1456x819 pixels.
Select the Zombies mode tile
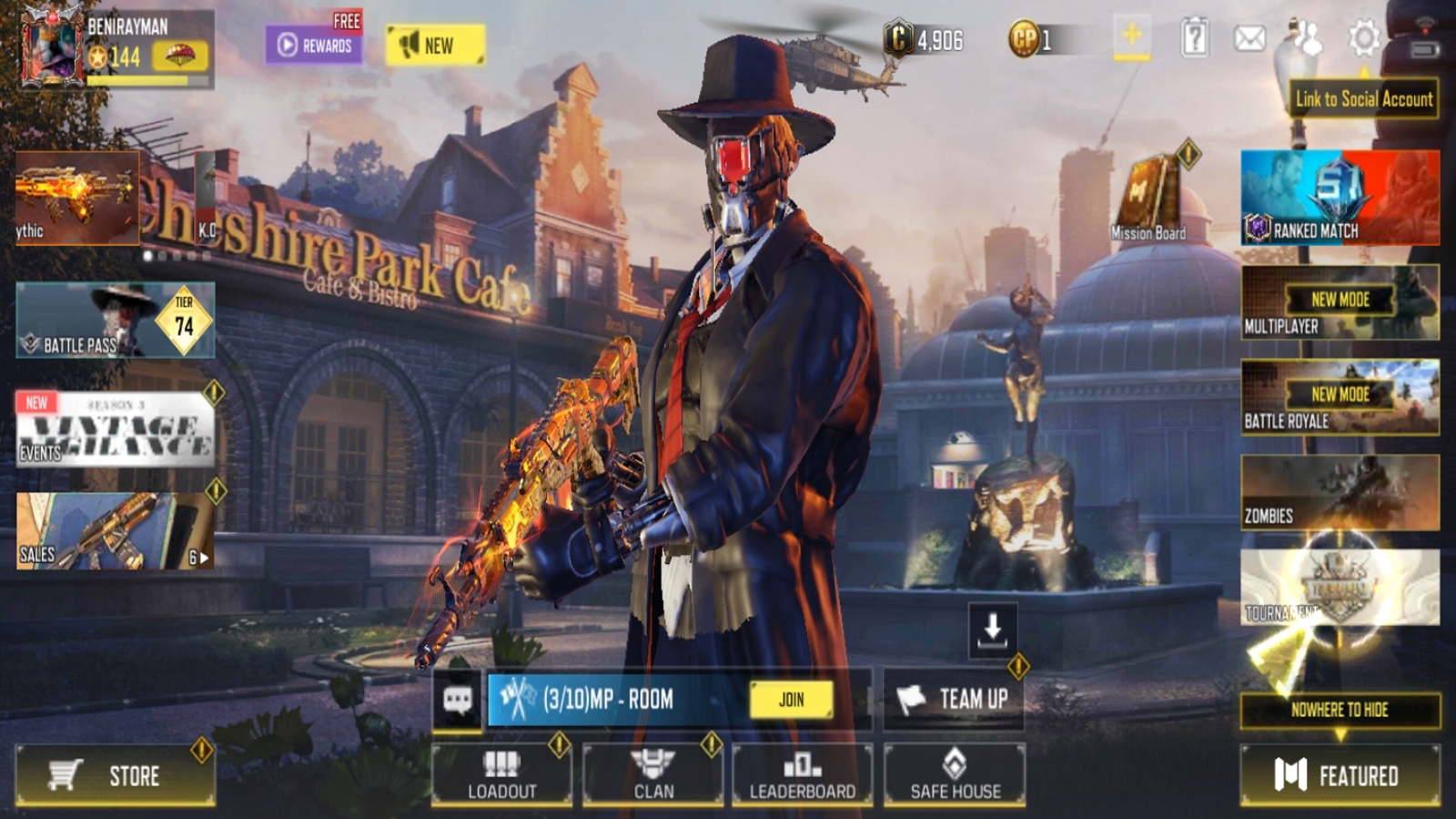[1340, 492]
